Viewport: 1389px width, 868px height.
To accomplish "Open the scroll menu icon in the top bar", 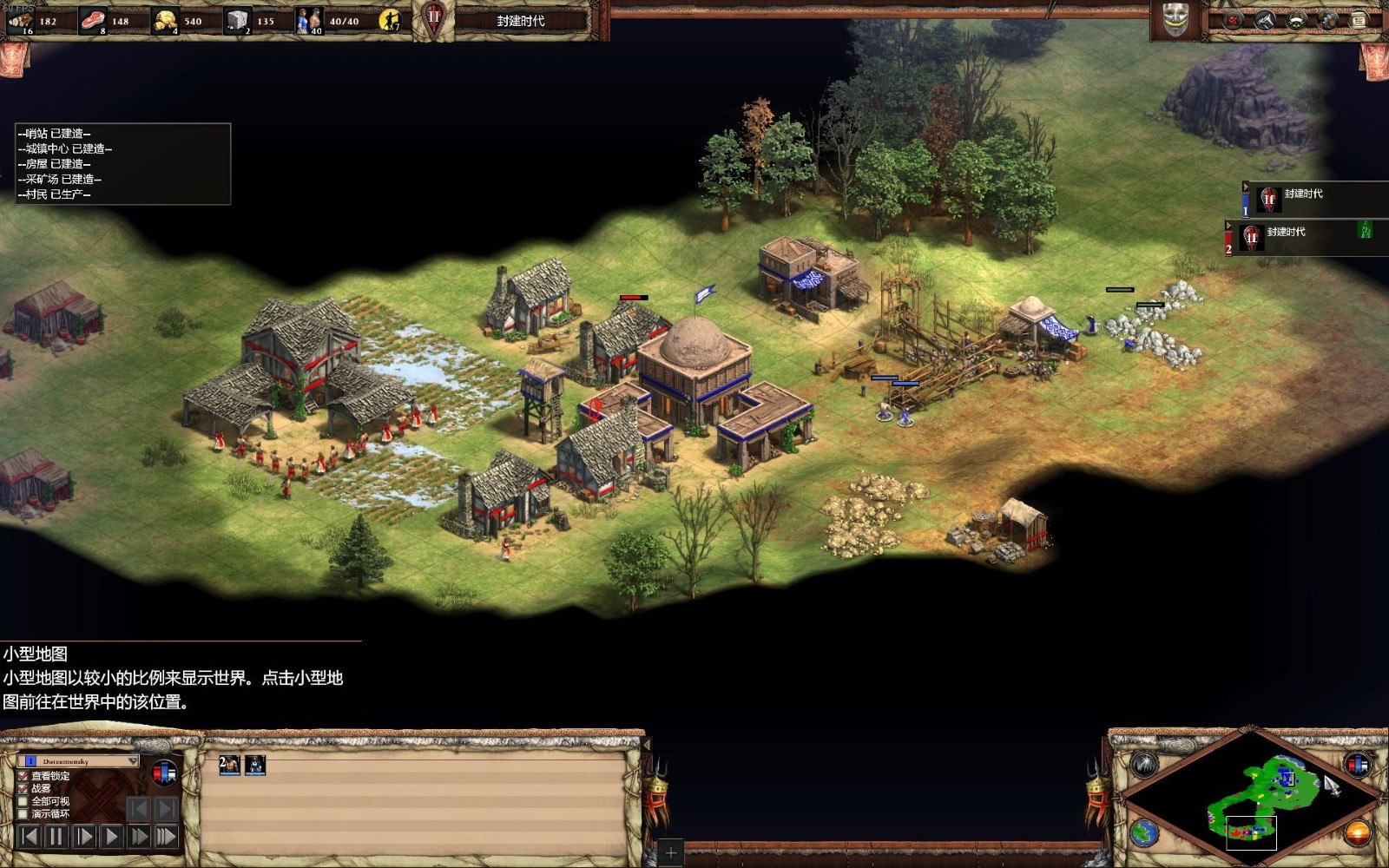I will pos(1359,20).
